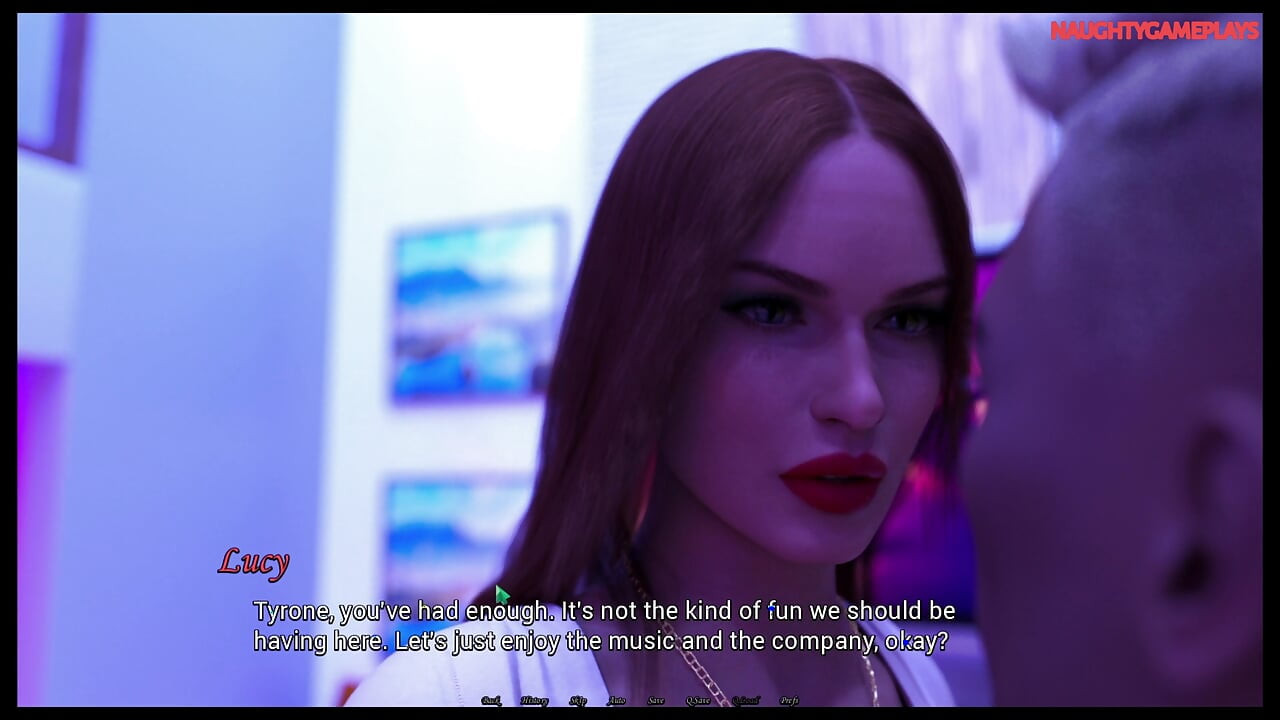The width and height of the screenshot is (1280, 720).
Task: Go Back to the previous dialogue line
Action: 492,700
